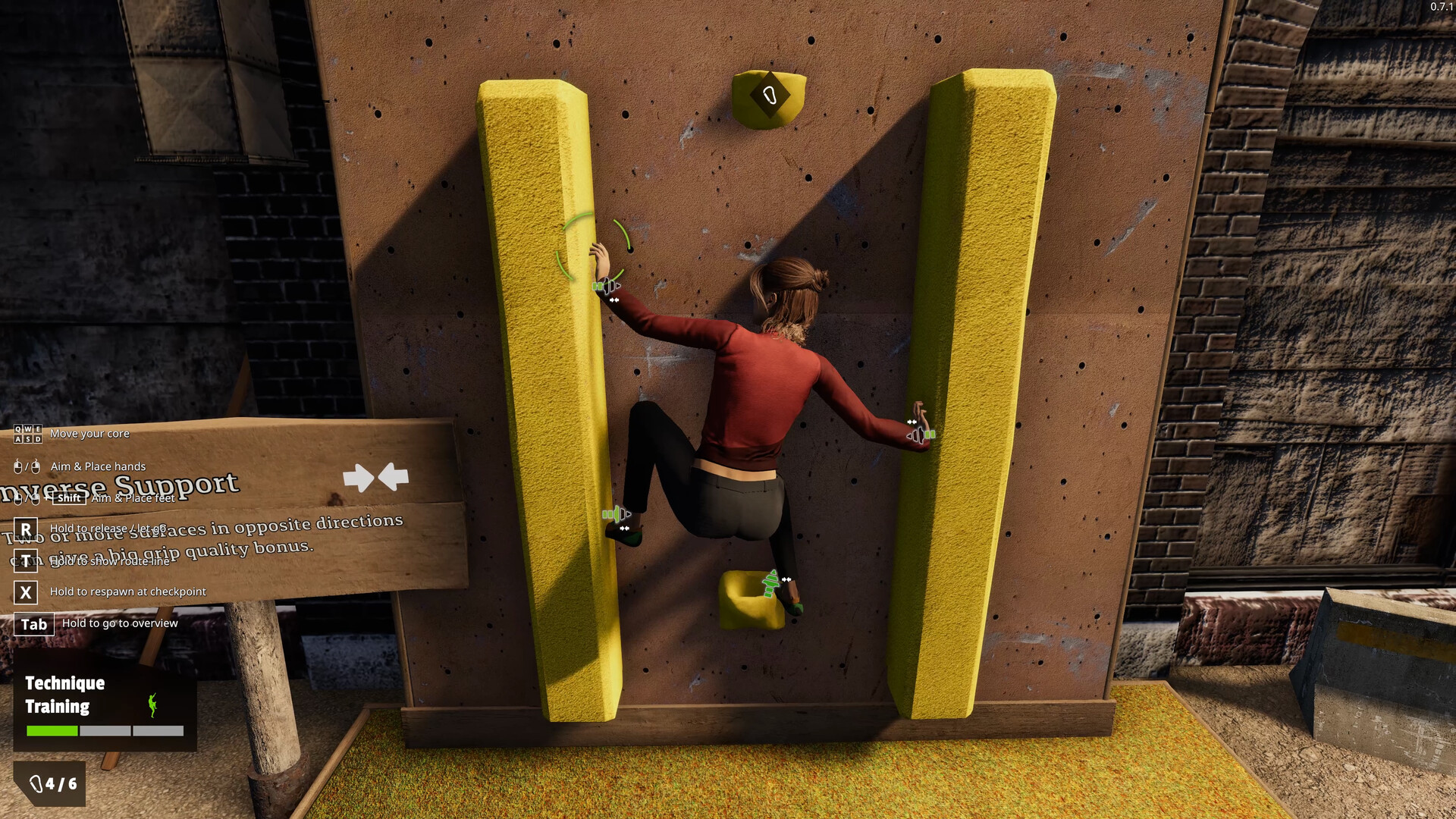The image size is (1456, 819).
Task: Click the T key icon for route-line
Action: pos(26,559)
